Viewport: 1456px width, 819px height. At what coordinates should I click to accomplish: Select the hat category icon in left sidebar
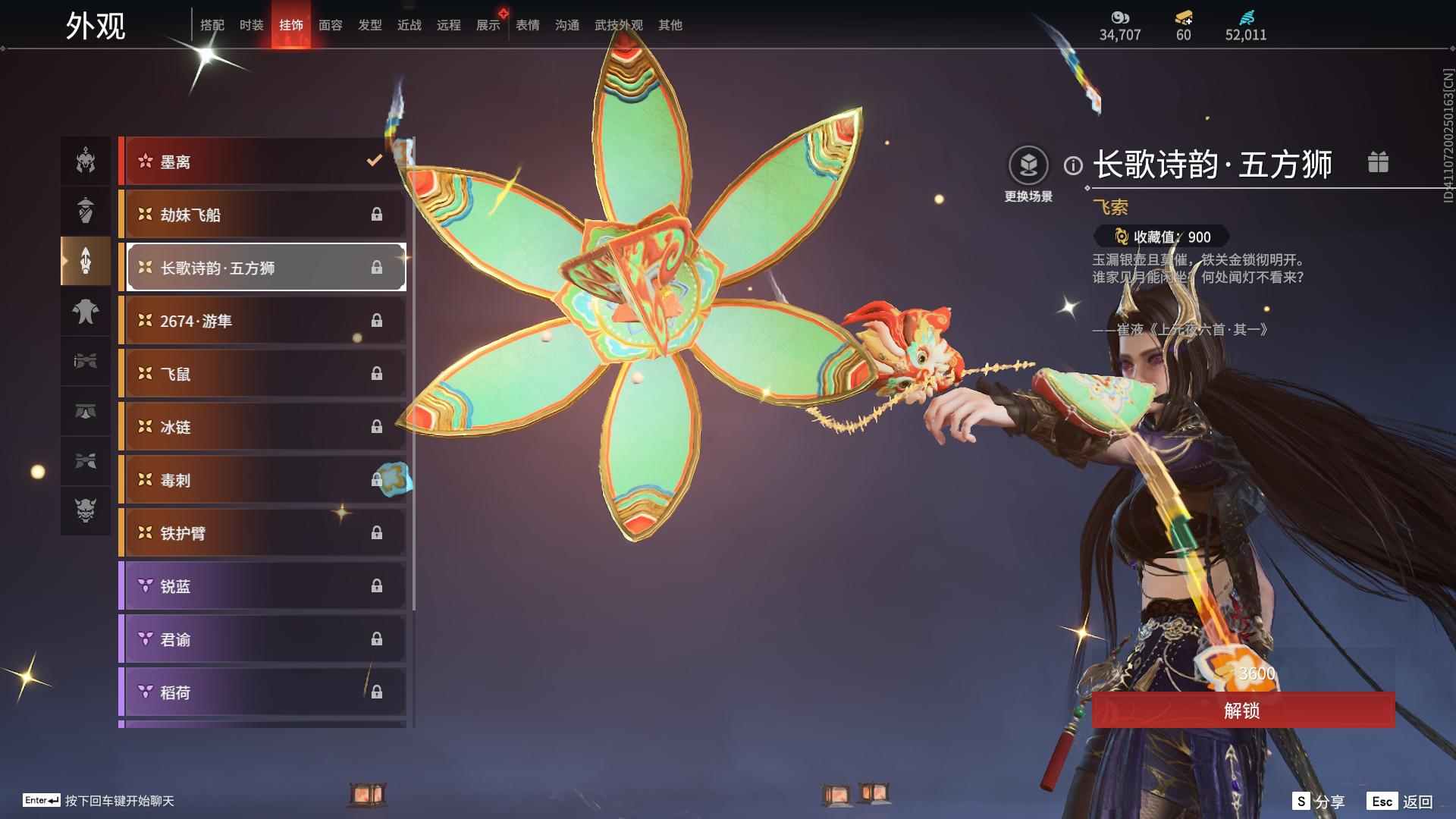point(86,211)
